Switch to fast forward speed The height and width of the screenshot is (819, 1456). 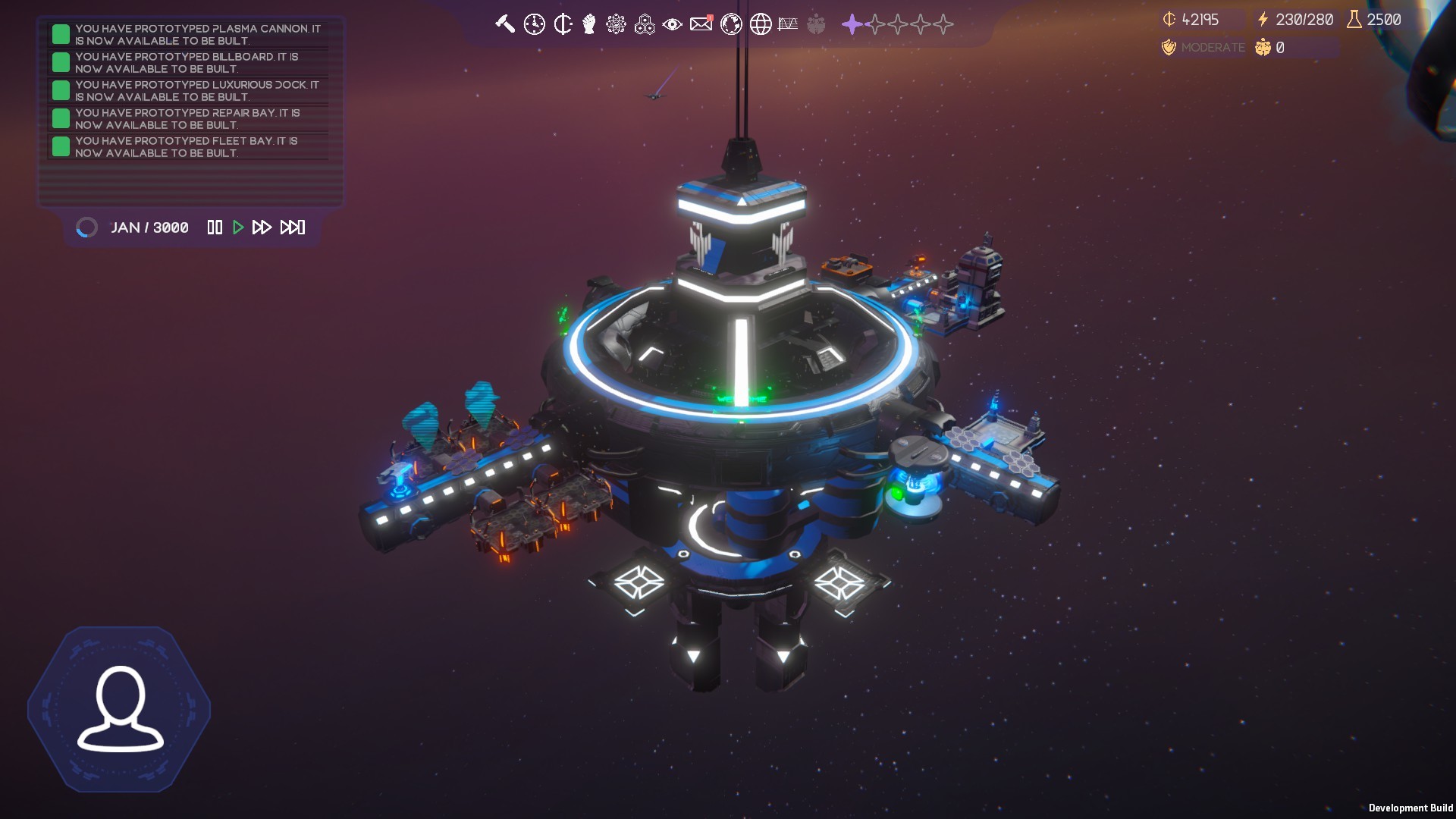[262, 227]
